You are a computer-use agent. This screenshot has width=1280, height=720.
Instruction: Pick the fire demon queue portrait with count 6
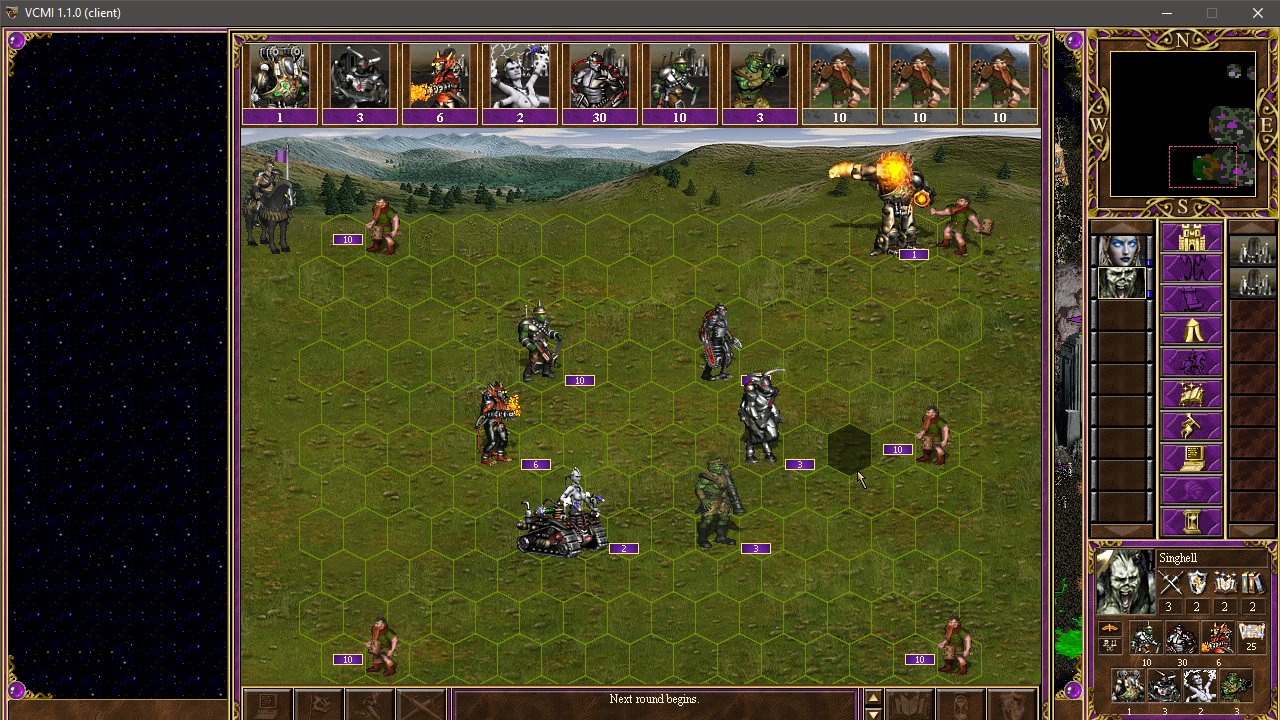(440, 76)
